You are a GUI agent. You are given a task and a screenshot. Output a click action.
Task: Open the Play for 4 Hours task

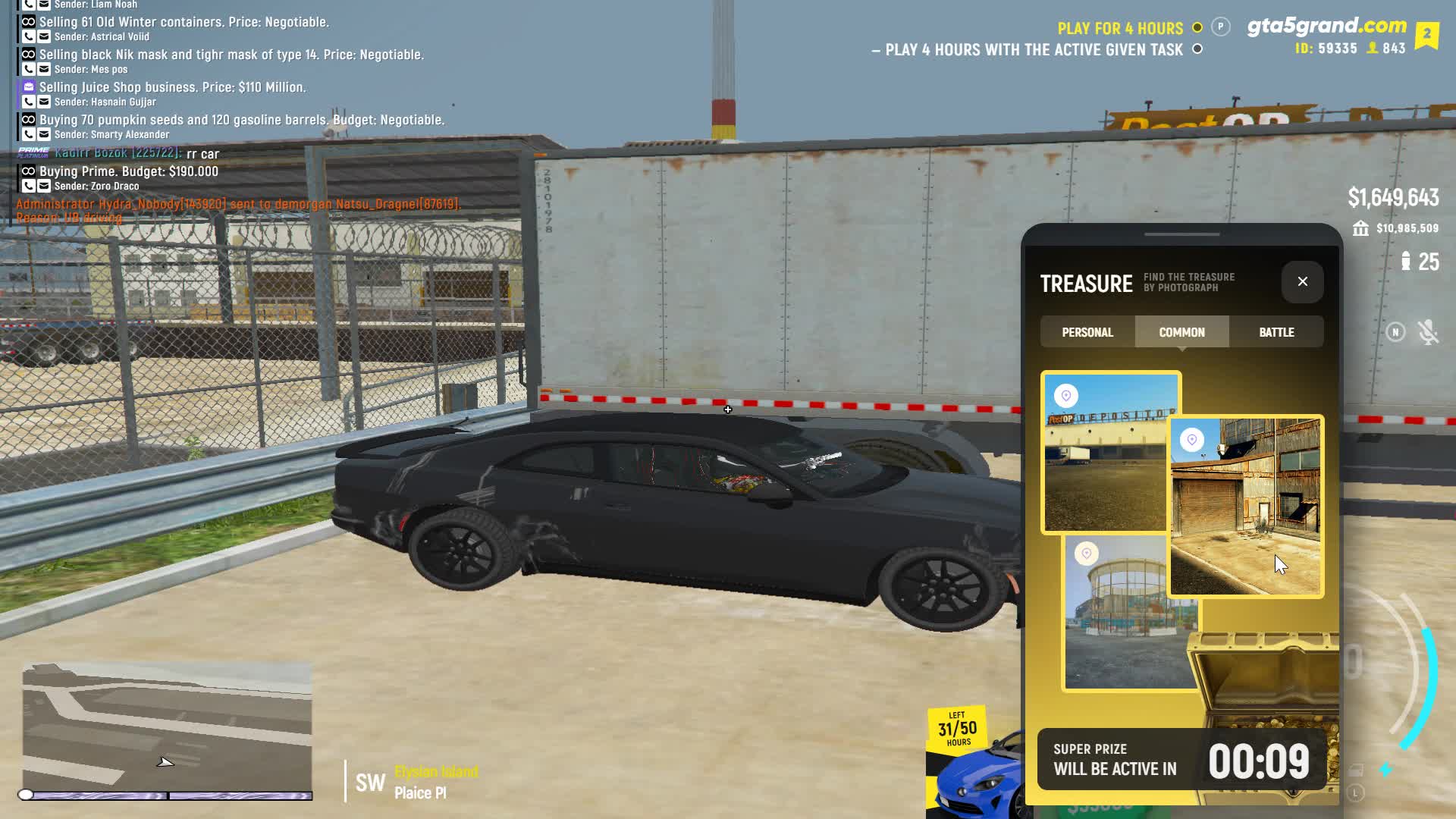pyautogui.click(x=1120, y=29)
